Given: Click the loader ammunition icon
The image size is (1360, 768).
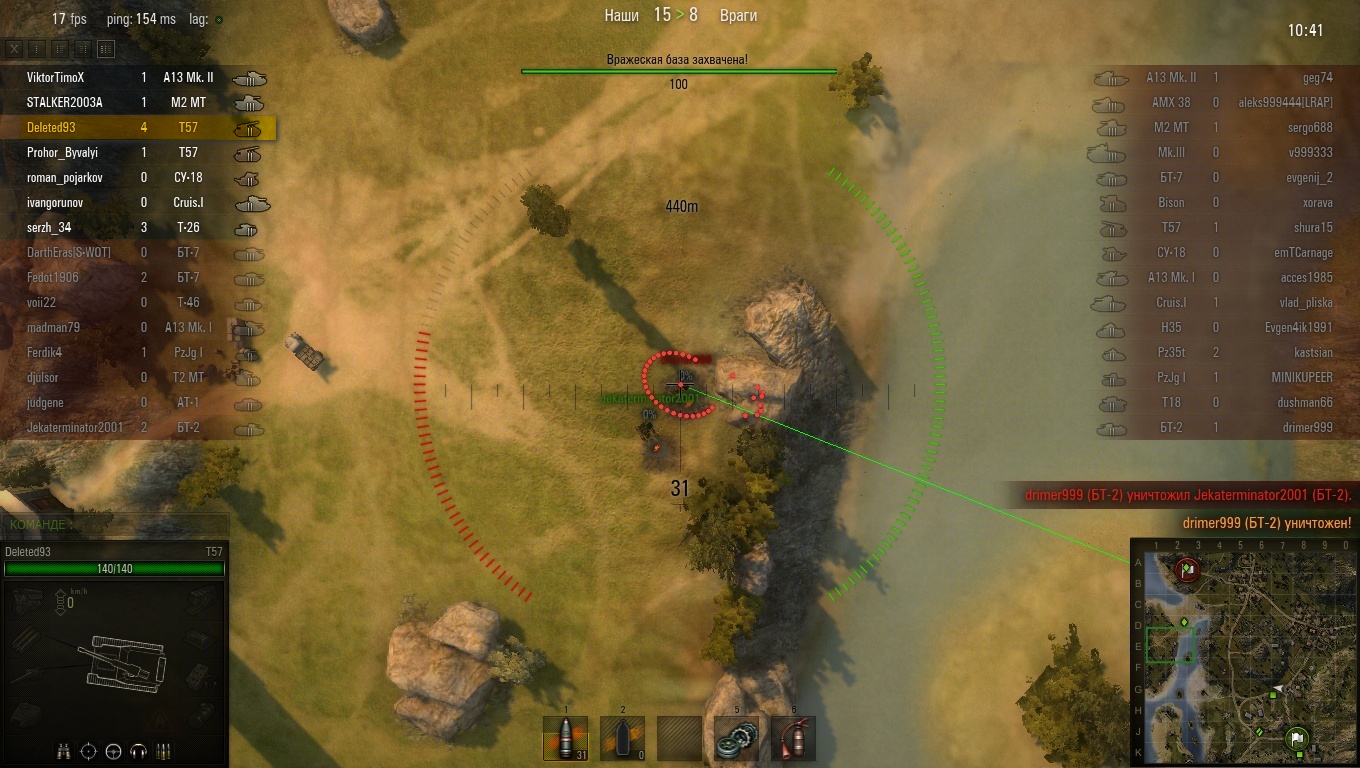Looking at the screenshot, I should 164,751.
